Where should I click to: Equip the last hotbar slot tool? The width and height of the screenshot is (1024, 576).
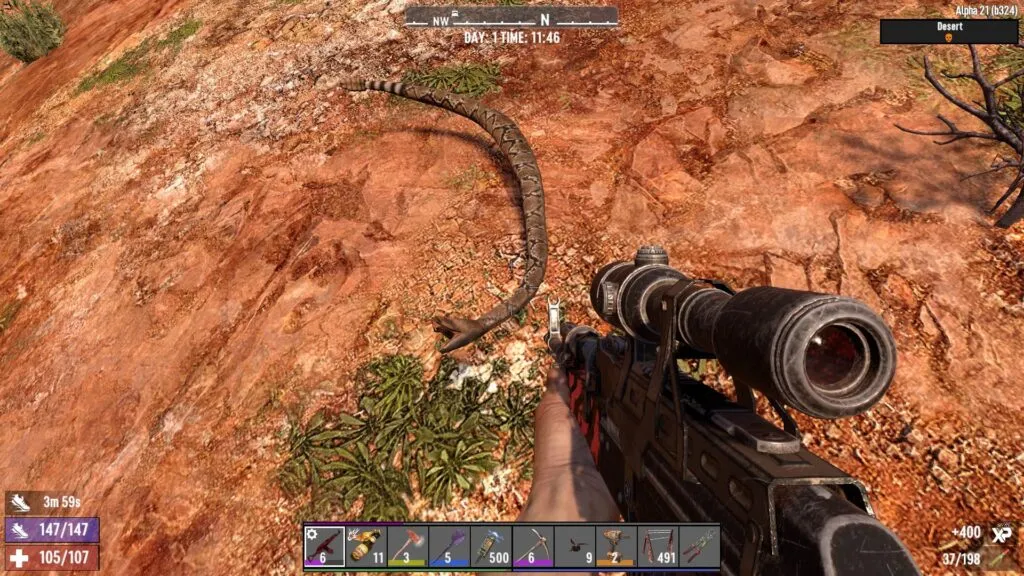pyautogui.click(x=698, y=547)
